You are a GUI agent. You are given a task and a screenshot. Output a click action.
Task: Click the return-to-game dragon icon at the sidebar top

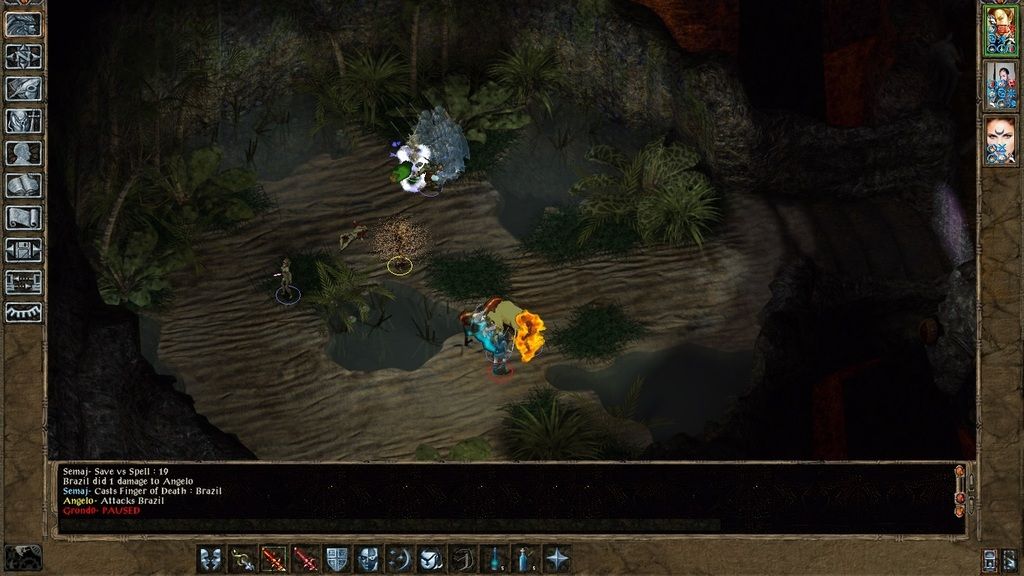(x=25, y=24)
